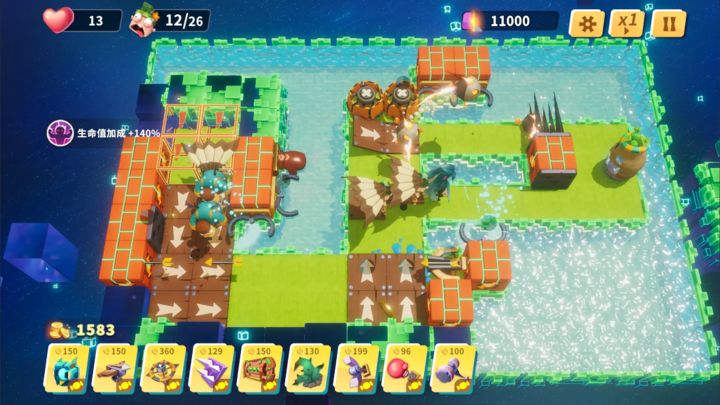Click the purple health bonus +140% buff icon
The image size is (720, 405).
click(x=60, y=131)
